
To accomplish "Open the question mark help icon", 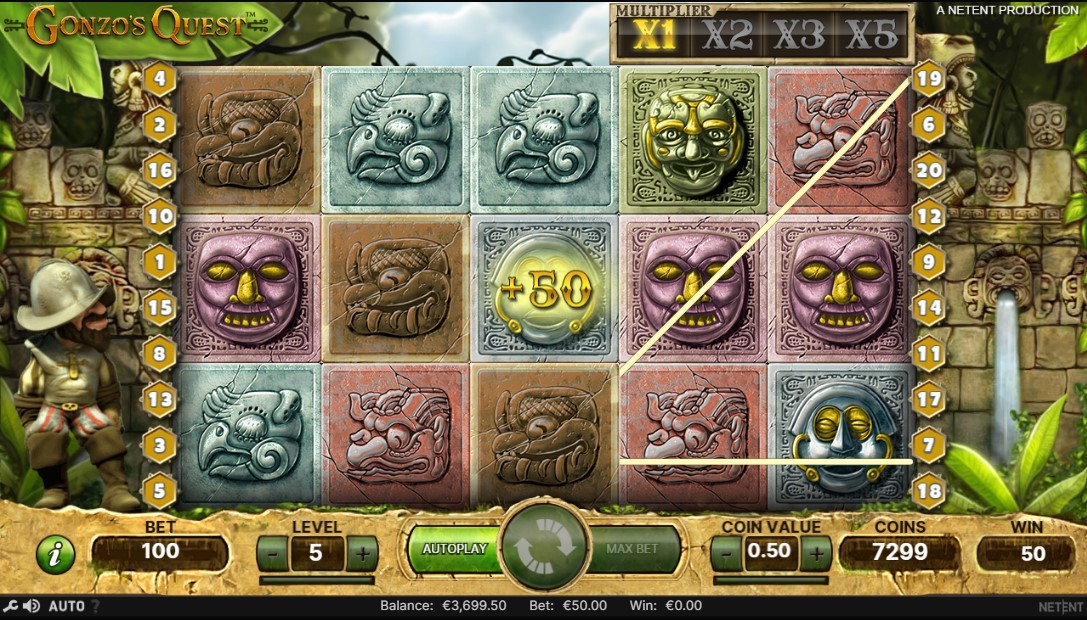I will tap(95, 606).
